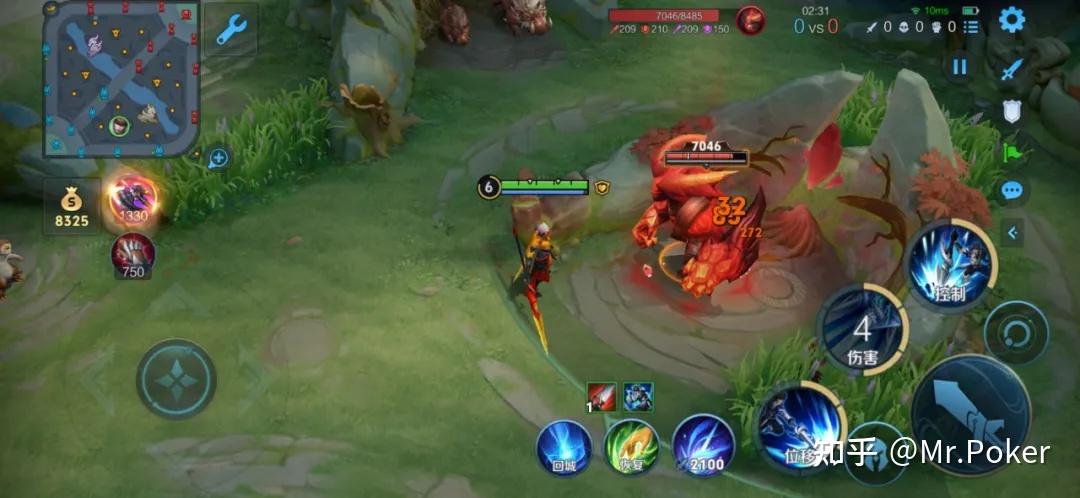Viewport: 1080px width, 498px height.
Task: Collapse the side panel with arrow button
Action: [1013, 233]
